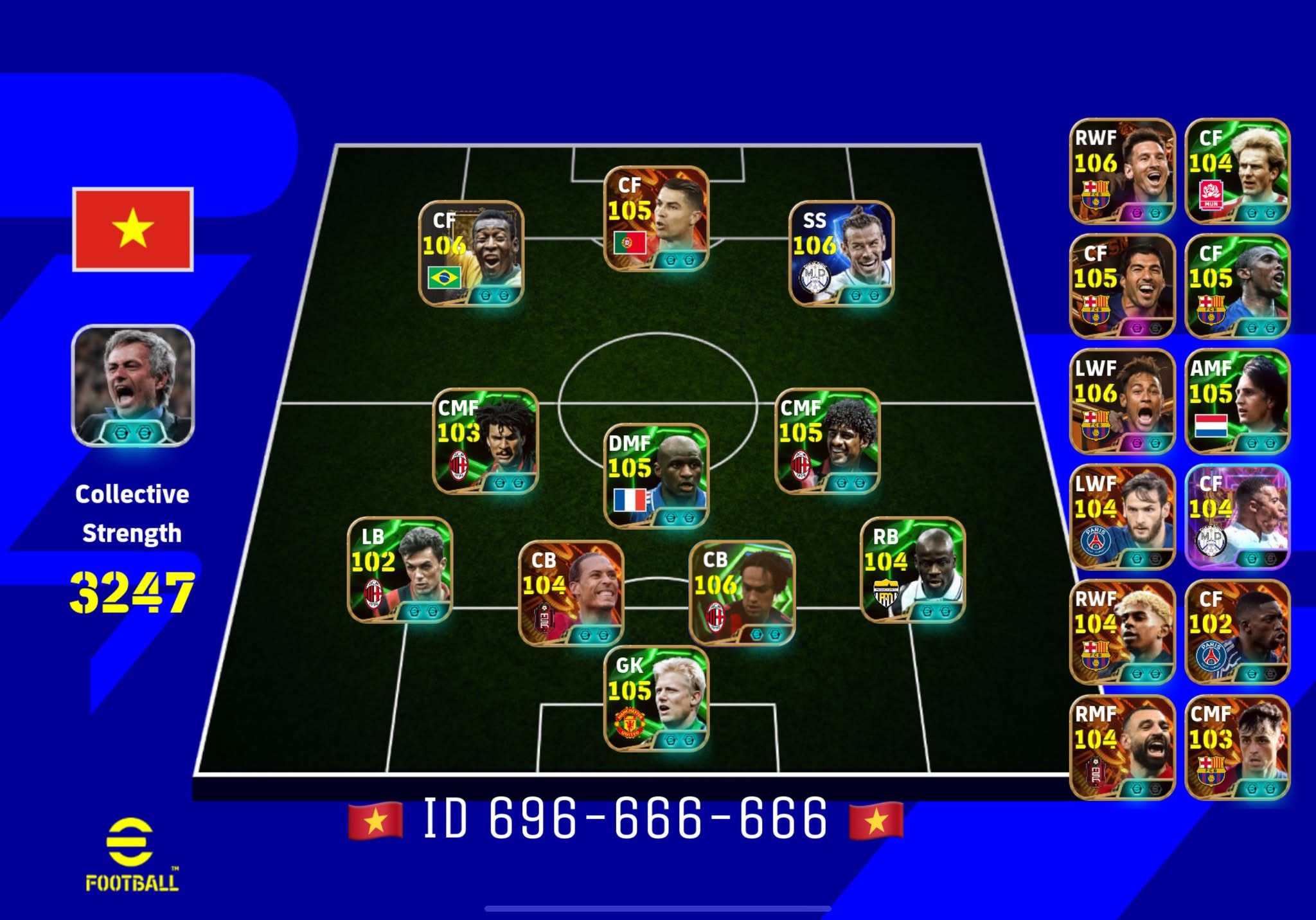1316x920 pixels.
Task: Select the GK 105 goalkeeper card
Action: 656,698
